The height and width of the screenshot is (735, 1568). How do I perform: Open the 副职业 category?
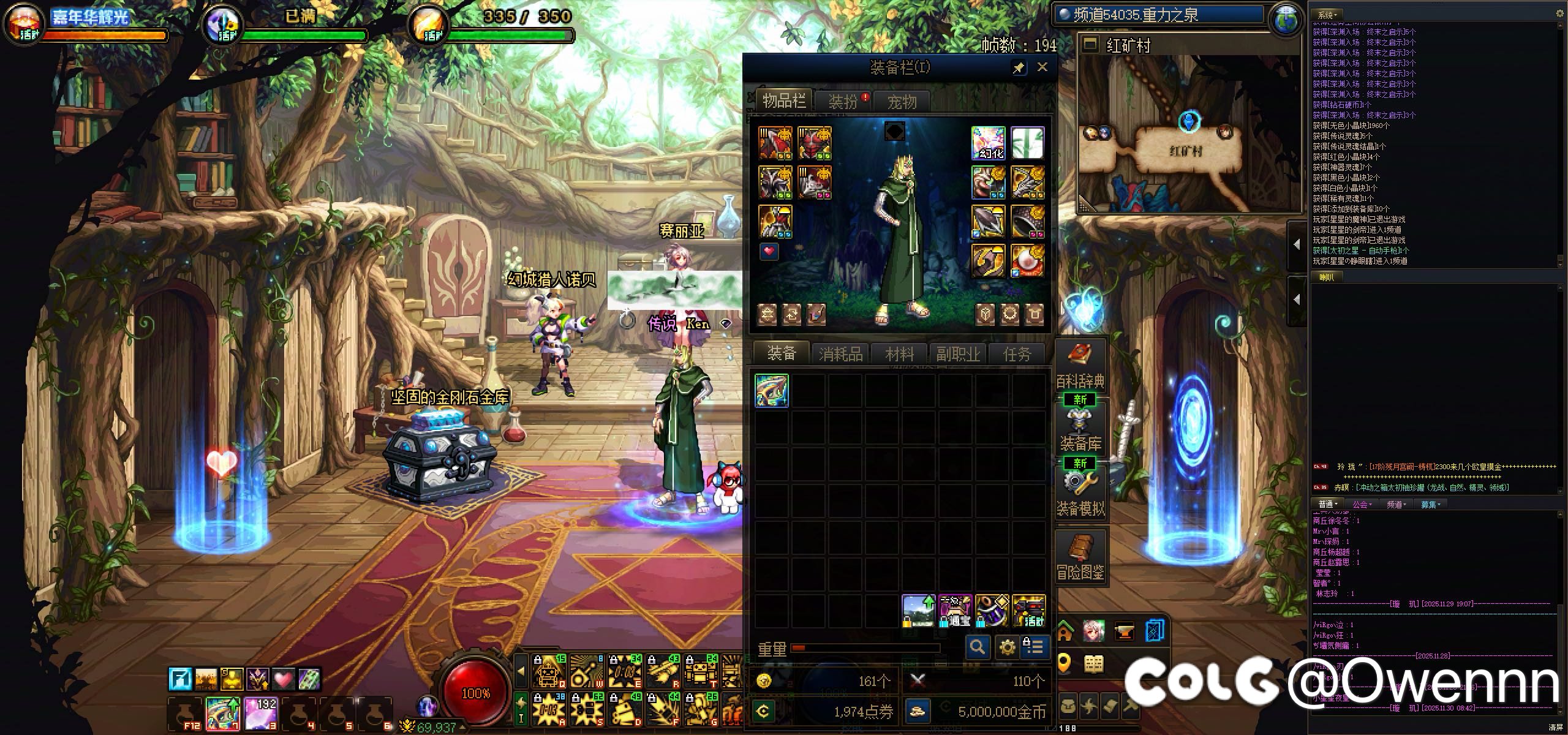(x=958, y=354)
